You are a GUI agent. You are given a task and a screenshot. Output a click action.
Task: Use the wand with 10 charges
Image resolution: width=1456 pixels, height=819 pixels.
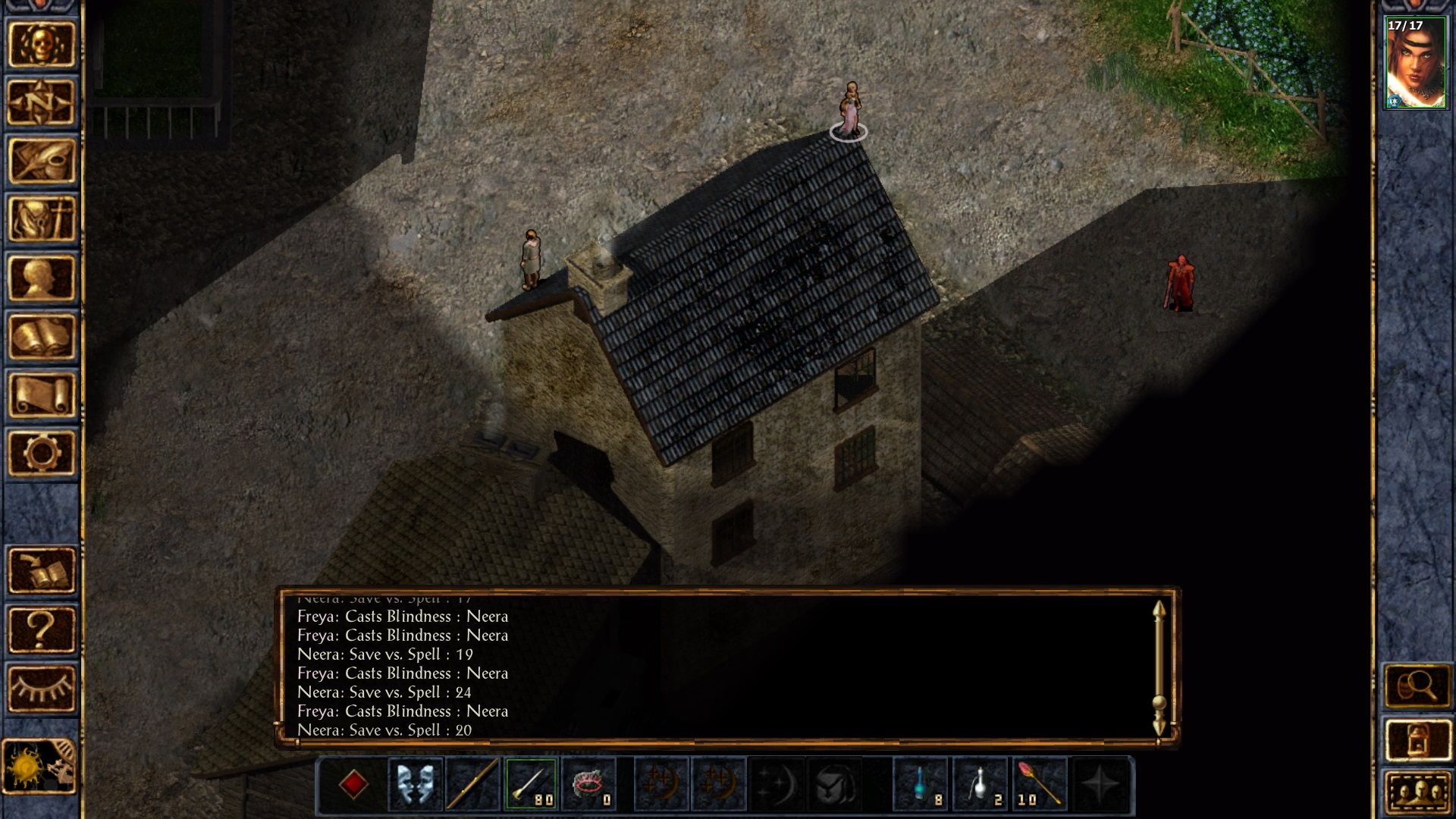1037,784
